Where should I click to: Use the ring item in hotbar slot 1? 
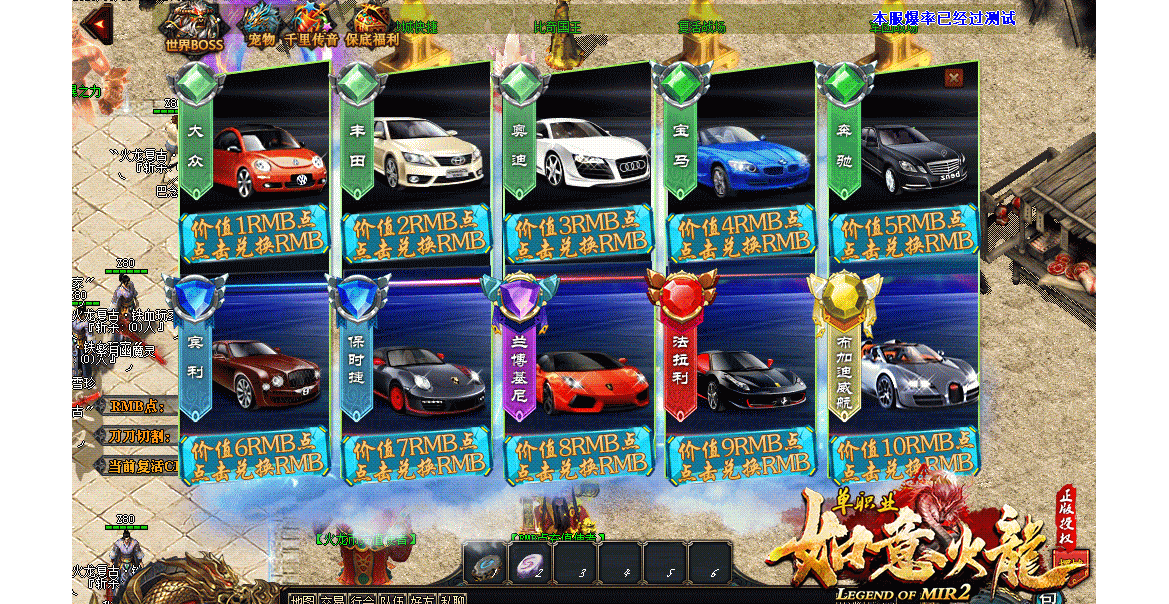(x=487, y=565)
